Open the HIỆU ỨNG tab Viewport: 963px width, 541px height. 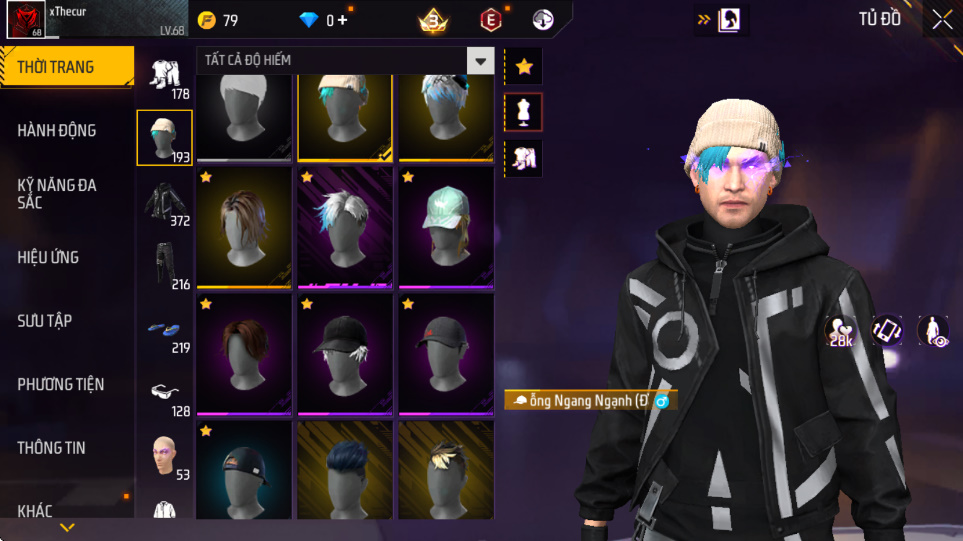48,257
